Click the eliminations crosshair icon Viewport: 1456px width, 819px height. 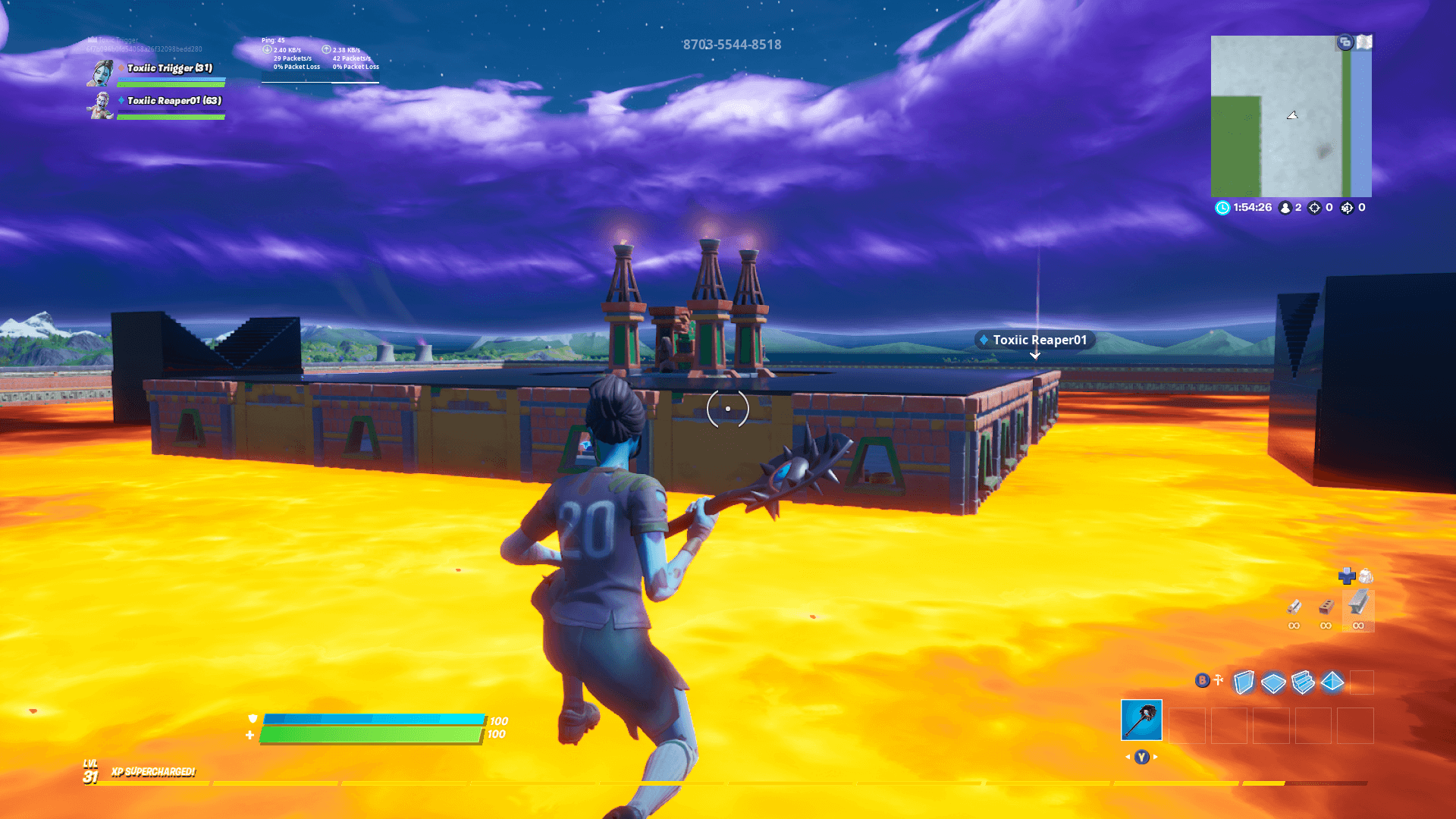(1314, 208)
